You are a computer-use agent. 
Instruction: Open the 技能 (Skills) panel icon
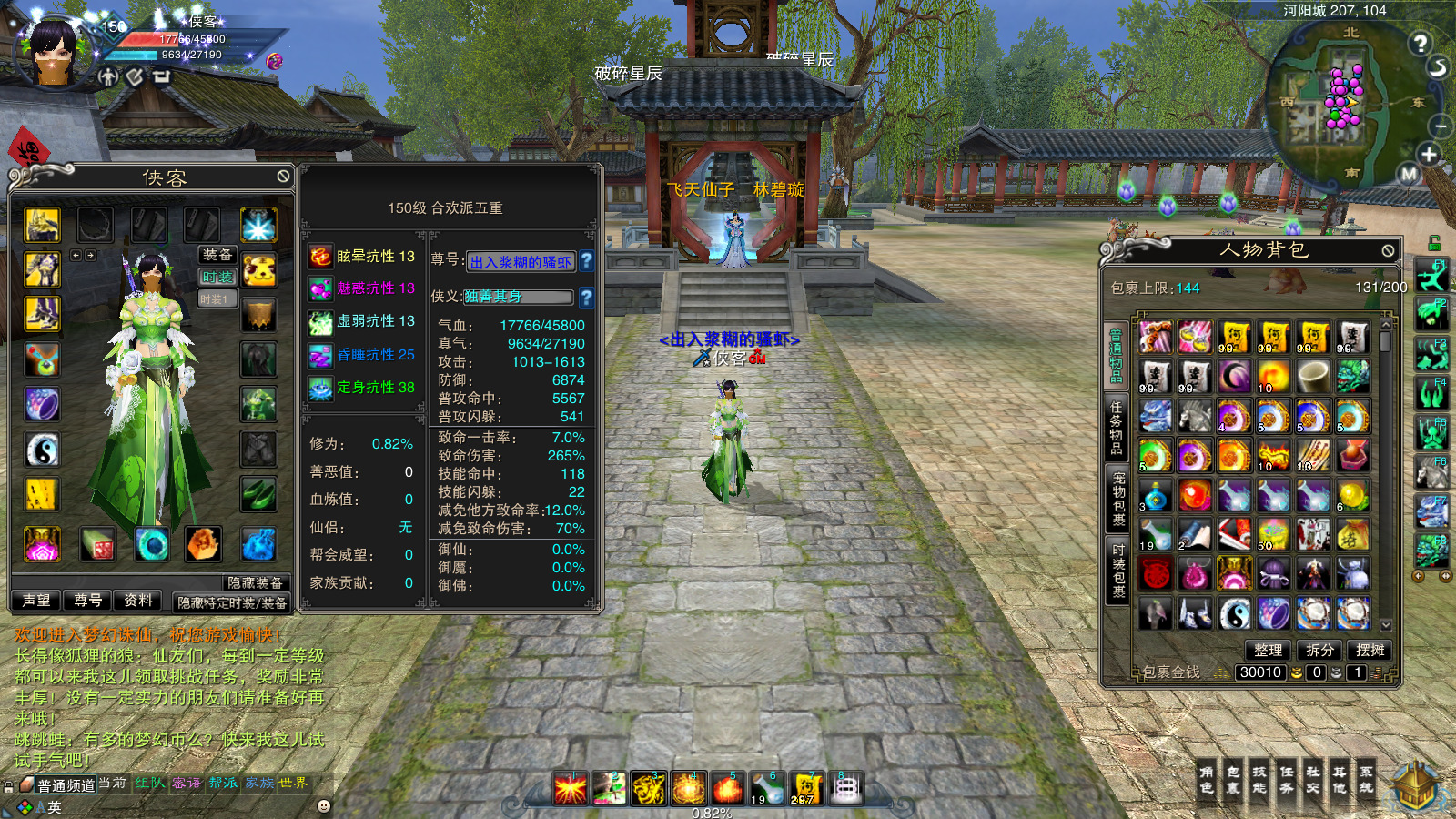1260,781
